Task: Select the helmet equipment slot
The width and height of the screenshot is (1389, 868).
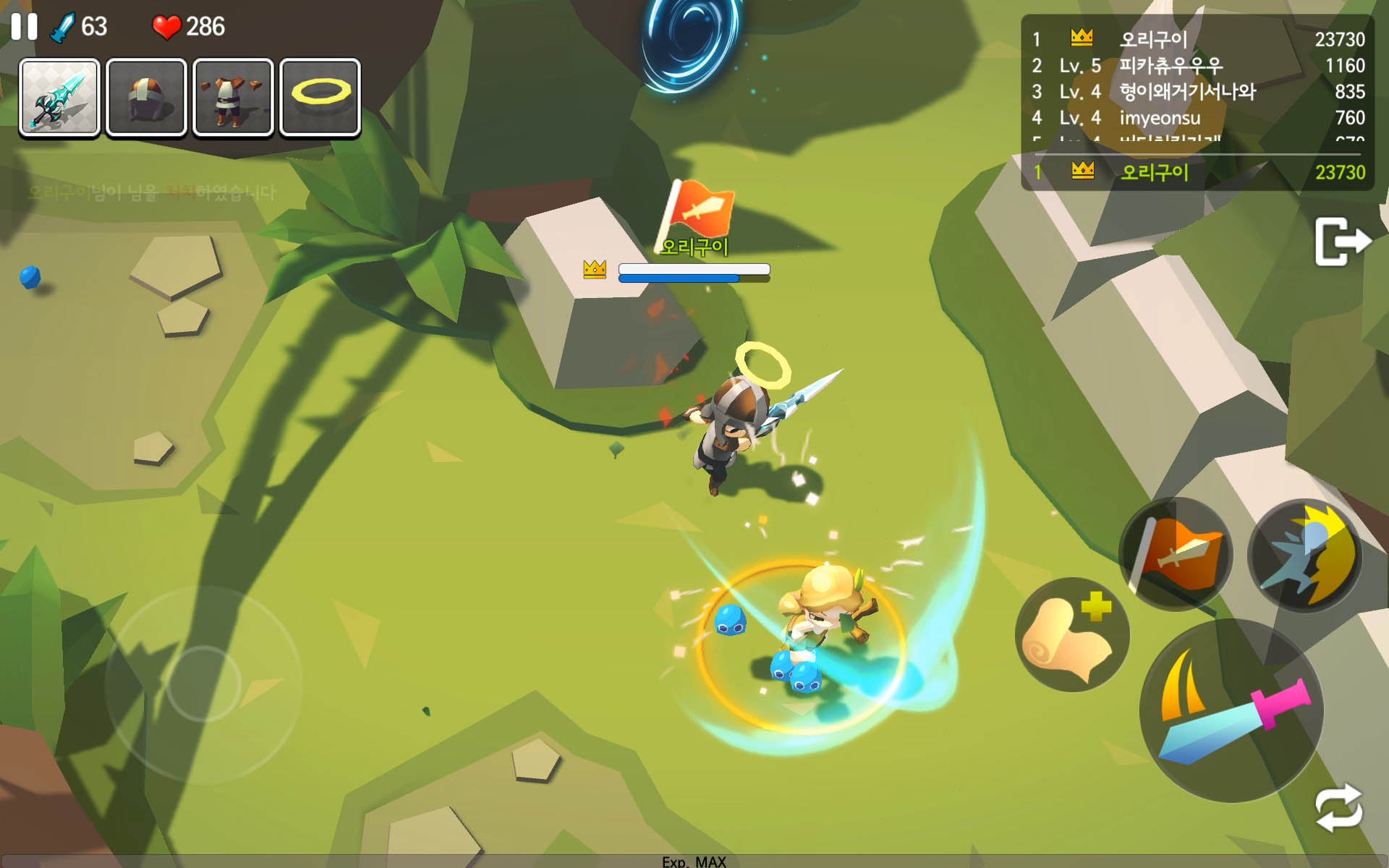Action: coord(146,98)
